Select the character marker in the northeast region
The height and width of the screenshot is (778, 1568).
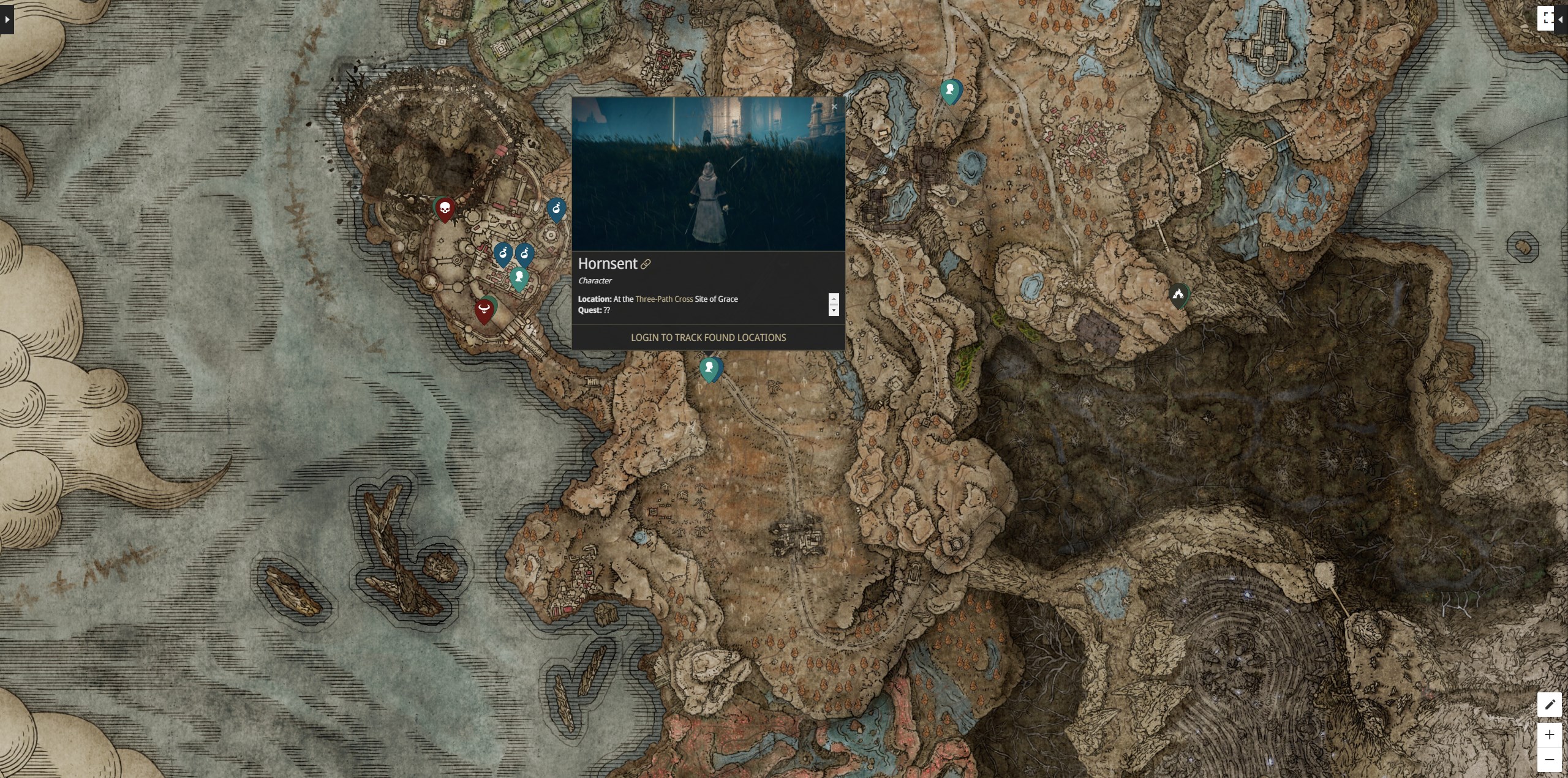[x=950, y=91]
